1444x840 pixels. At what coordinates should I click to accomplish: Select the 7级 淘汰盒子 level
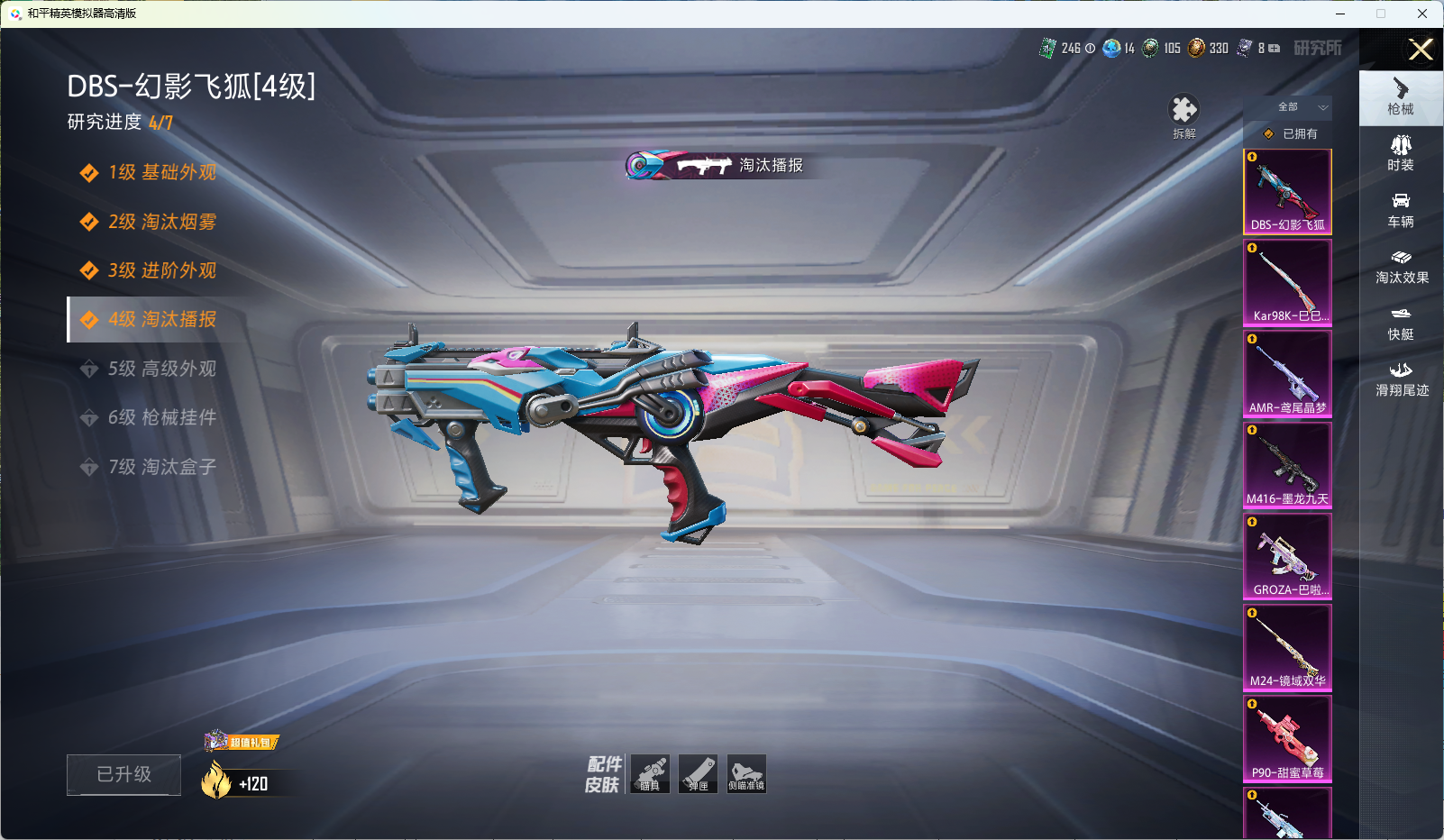pyautogui.click(x=160, y=467)
